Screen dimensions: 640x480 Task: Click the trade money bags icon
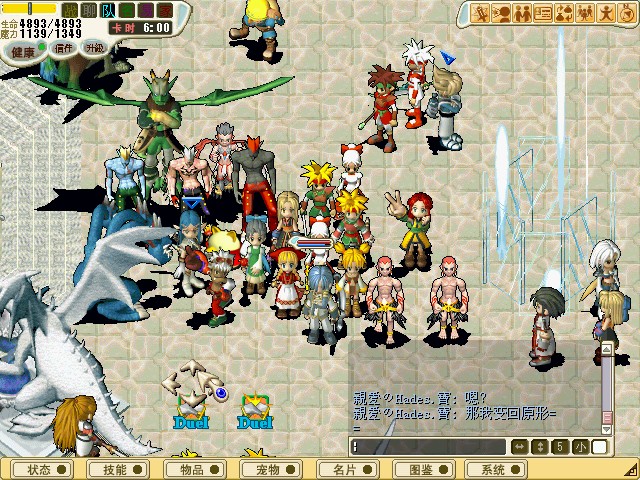[565, 13]
